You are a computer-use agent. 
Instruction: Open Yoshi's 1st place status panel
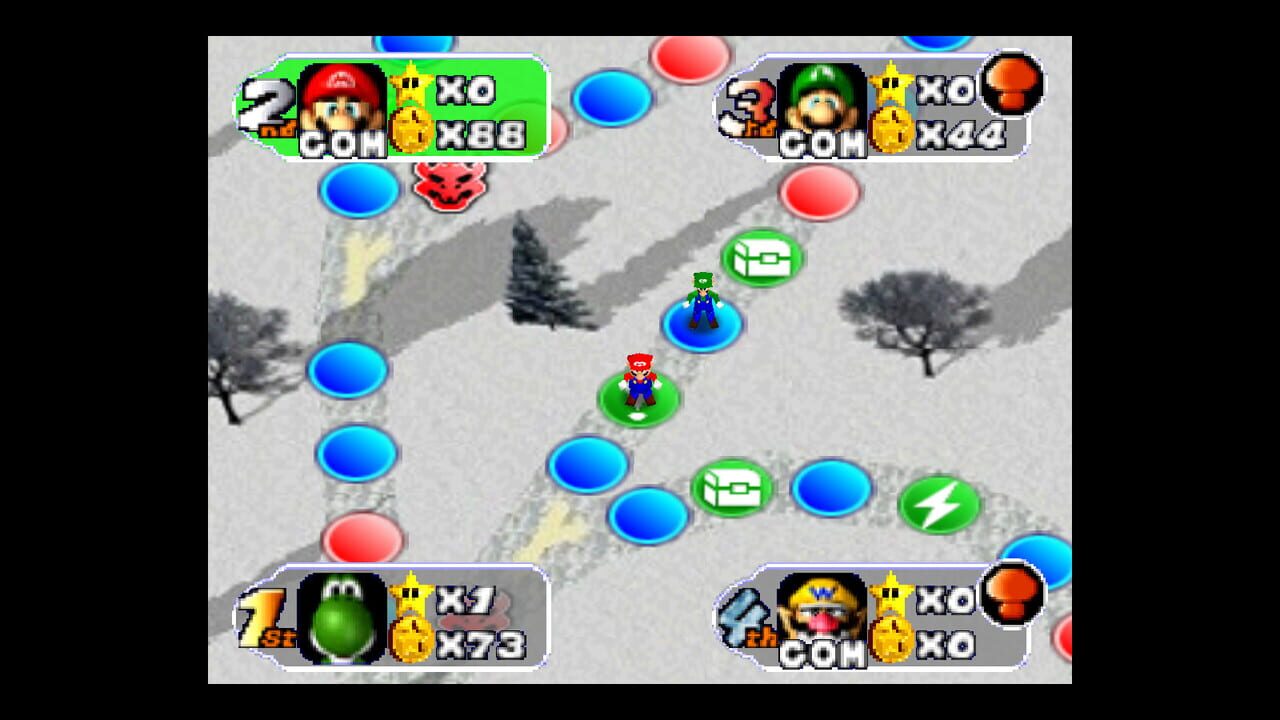pyautogui.click(x=390, y=615)
